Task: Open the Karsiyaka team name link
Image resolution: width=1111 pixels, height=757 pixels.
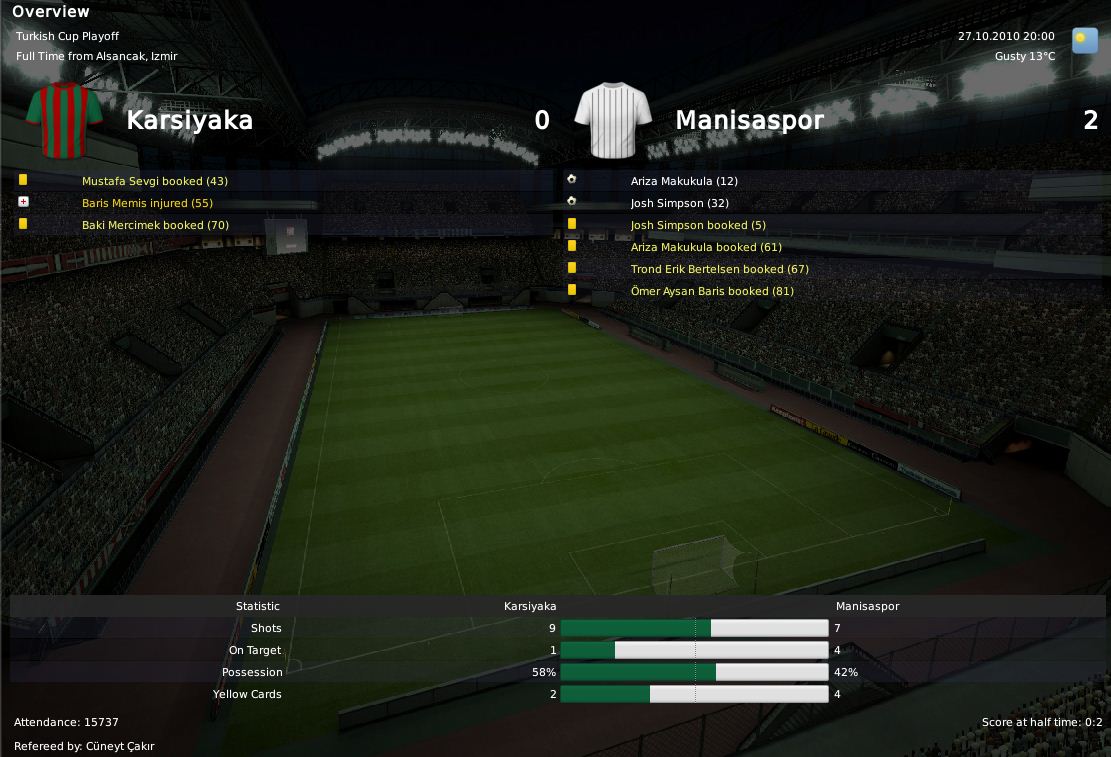Action: 189,120
